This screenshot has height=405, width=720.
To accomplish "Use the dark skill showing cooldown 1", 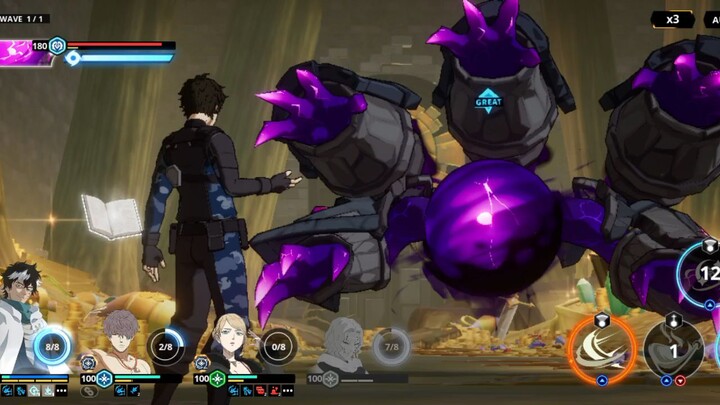I will 673,349.
